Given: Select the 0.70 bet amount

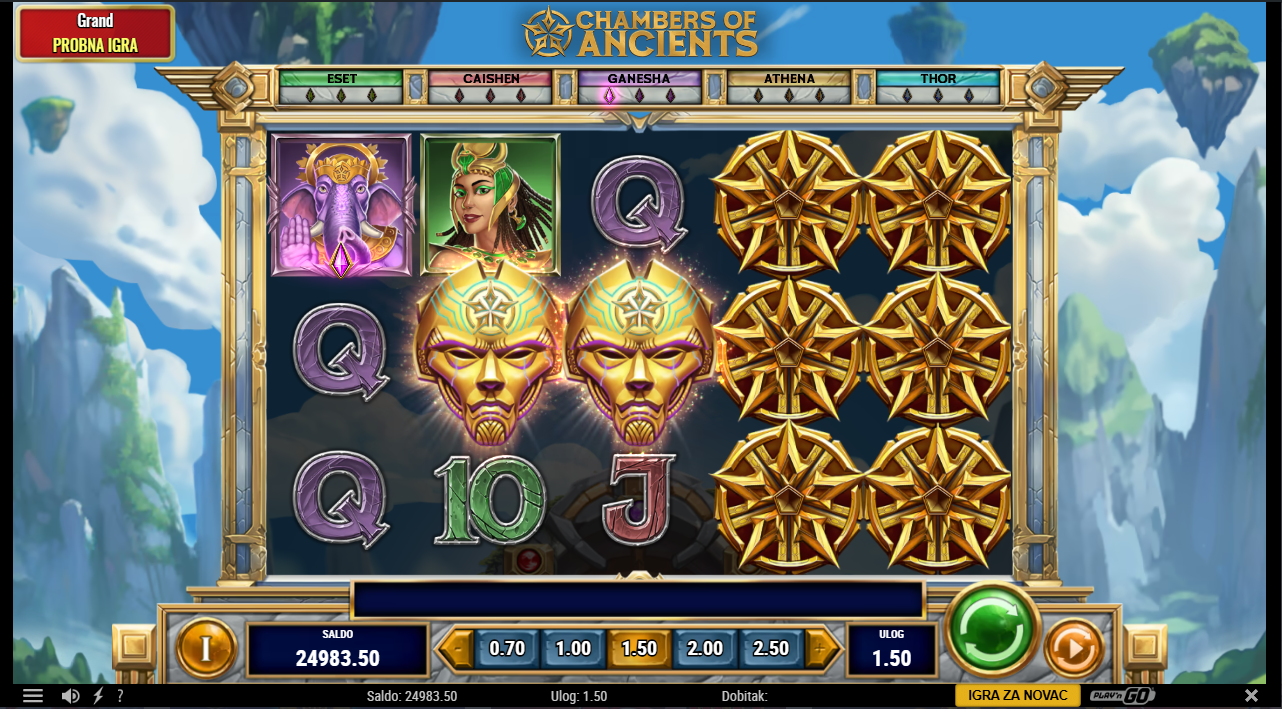Looking at the screenshot, I should coord(507,649).
